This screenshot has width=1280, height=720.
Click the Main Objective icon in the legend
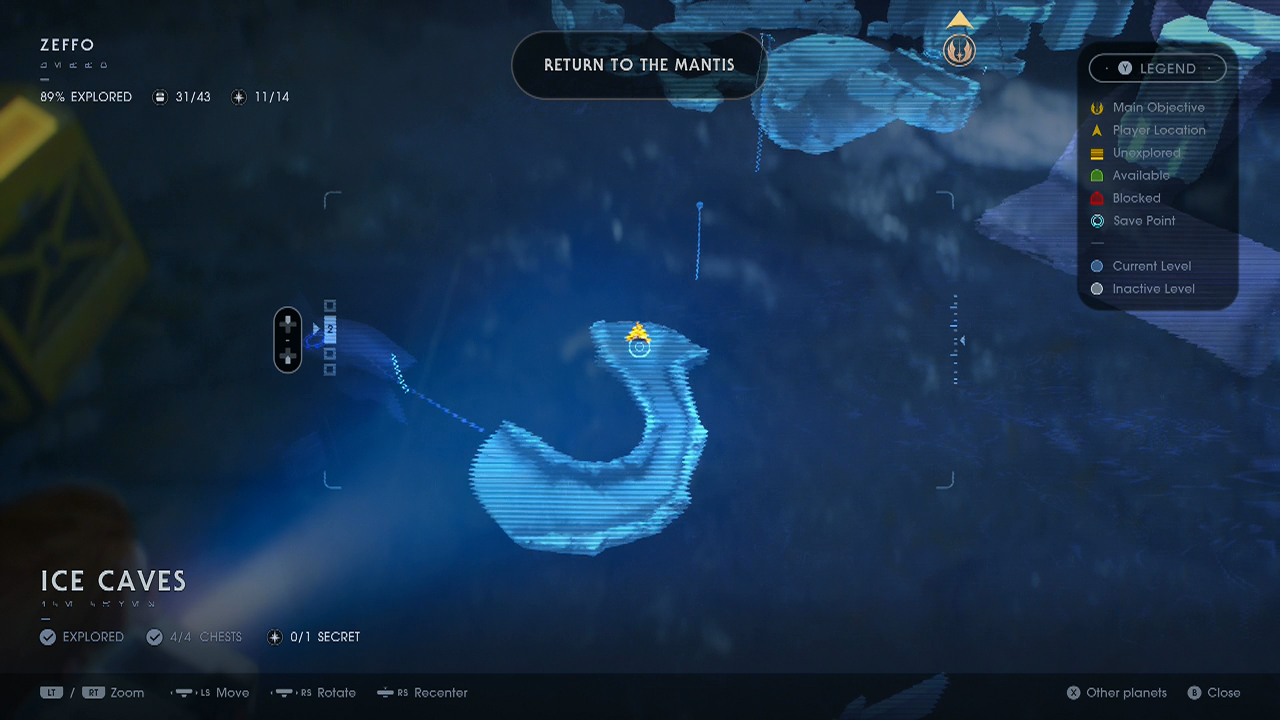click(x=1097, y=107)
